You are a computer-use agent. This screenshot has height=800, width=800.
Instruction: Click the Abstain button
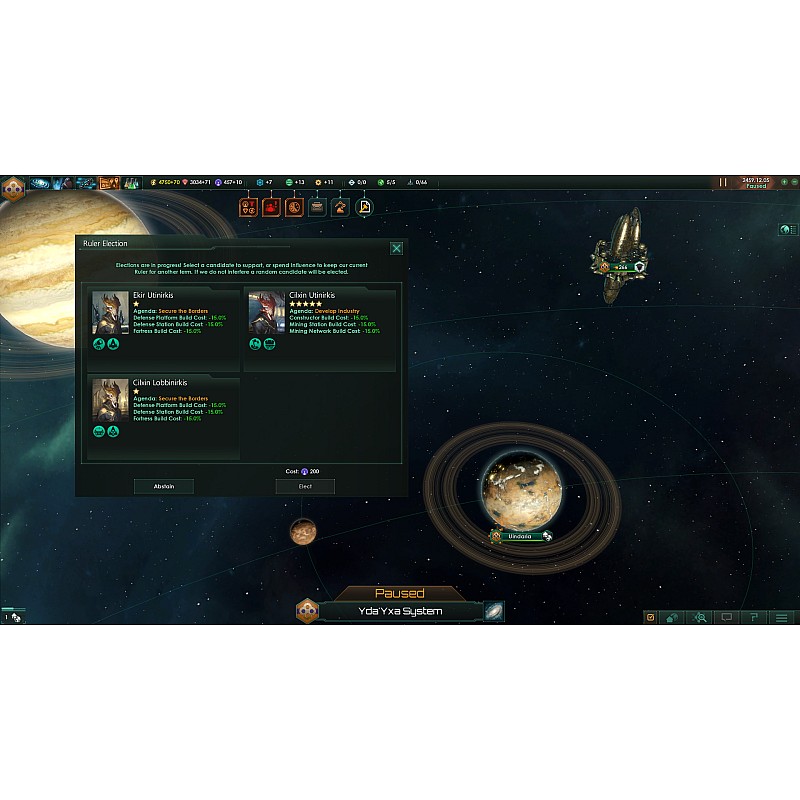coord(164,486)
